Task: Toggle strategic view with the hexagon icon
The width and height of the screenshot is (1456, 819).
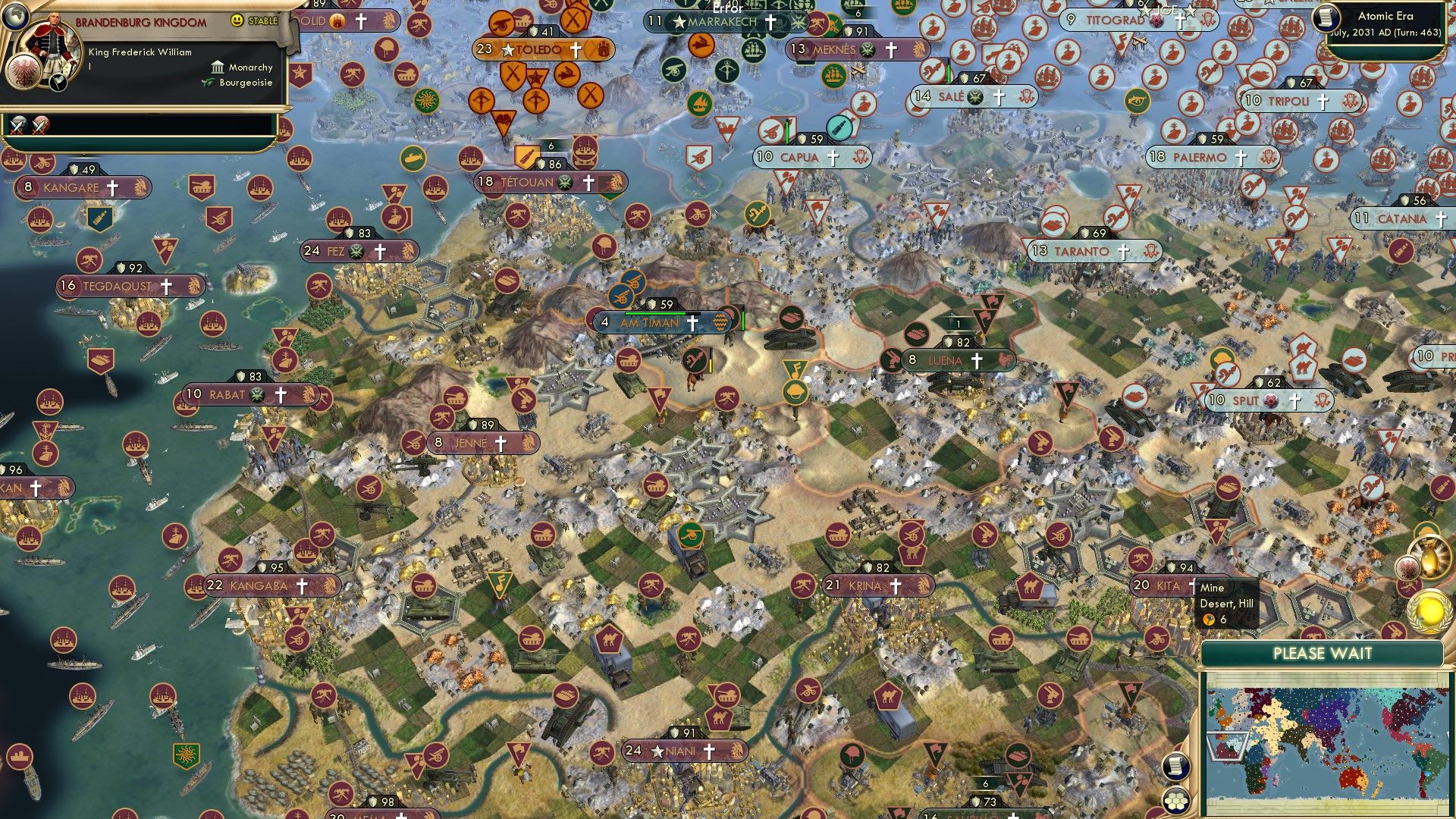Action: (x=1175, y=801)
